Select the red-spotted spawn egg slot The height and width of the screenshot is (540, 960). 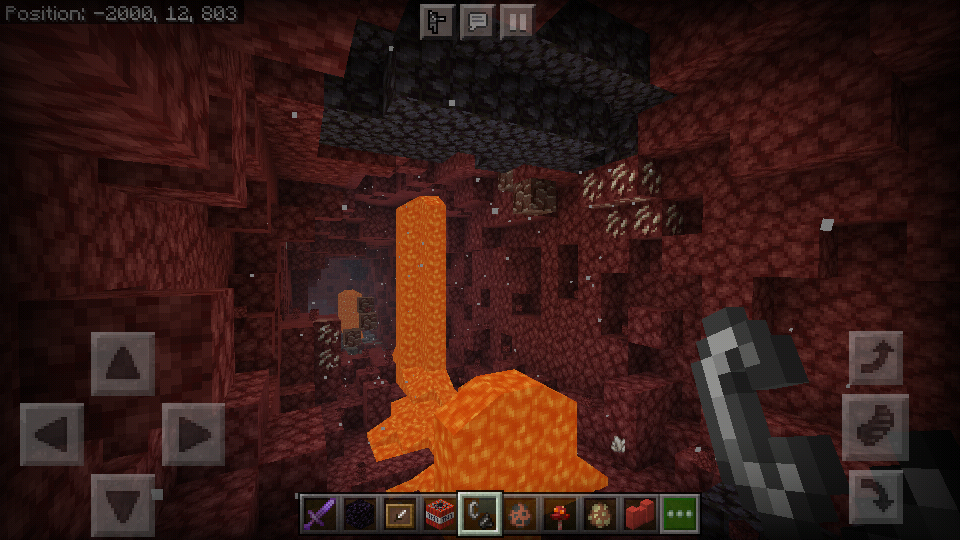[519, 514]
